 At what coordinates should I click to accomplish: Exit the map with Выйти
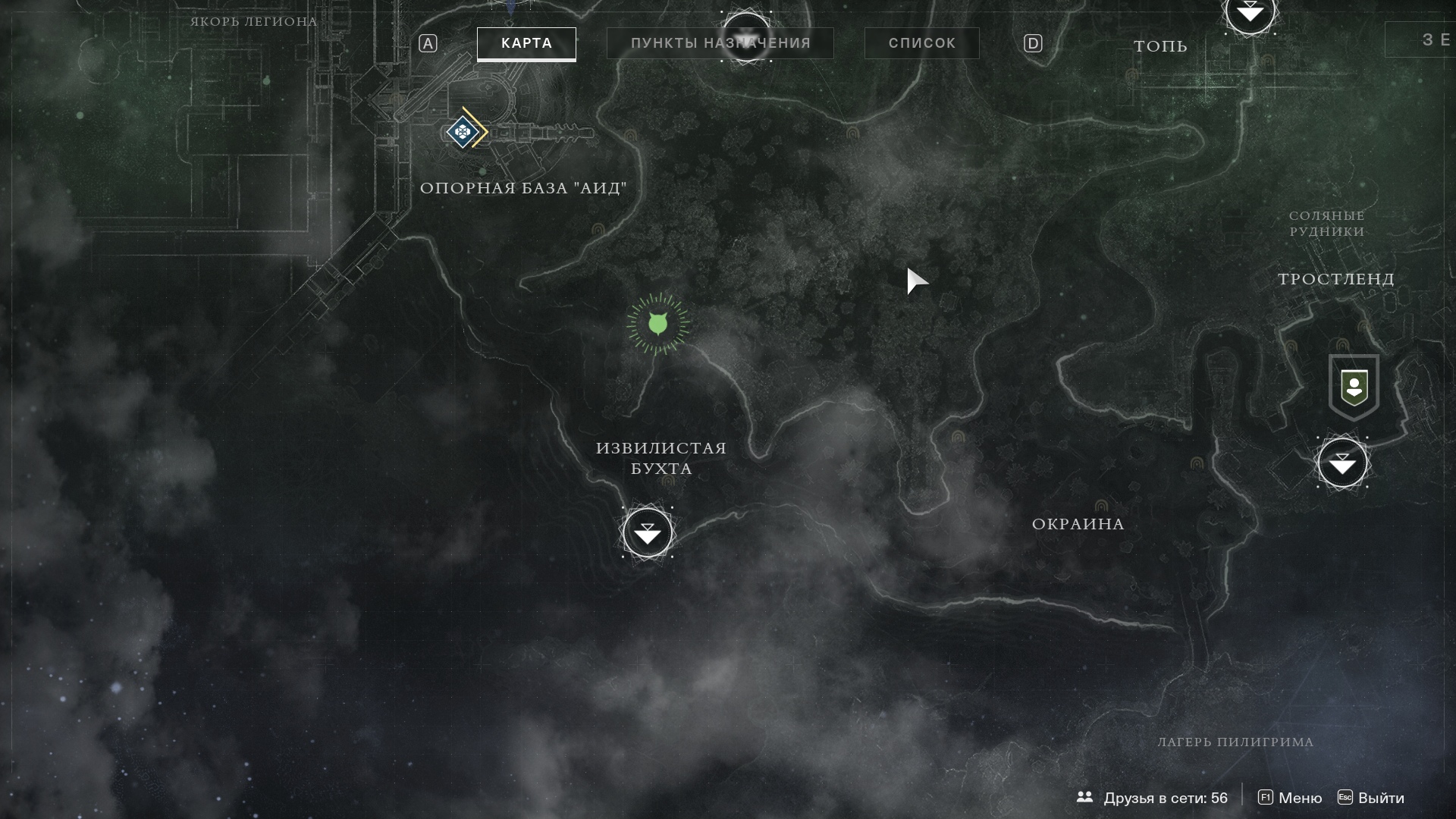(1370, 798)
